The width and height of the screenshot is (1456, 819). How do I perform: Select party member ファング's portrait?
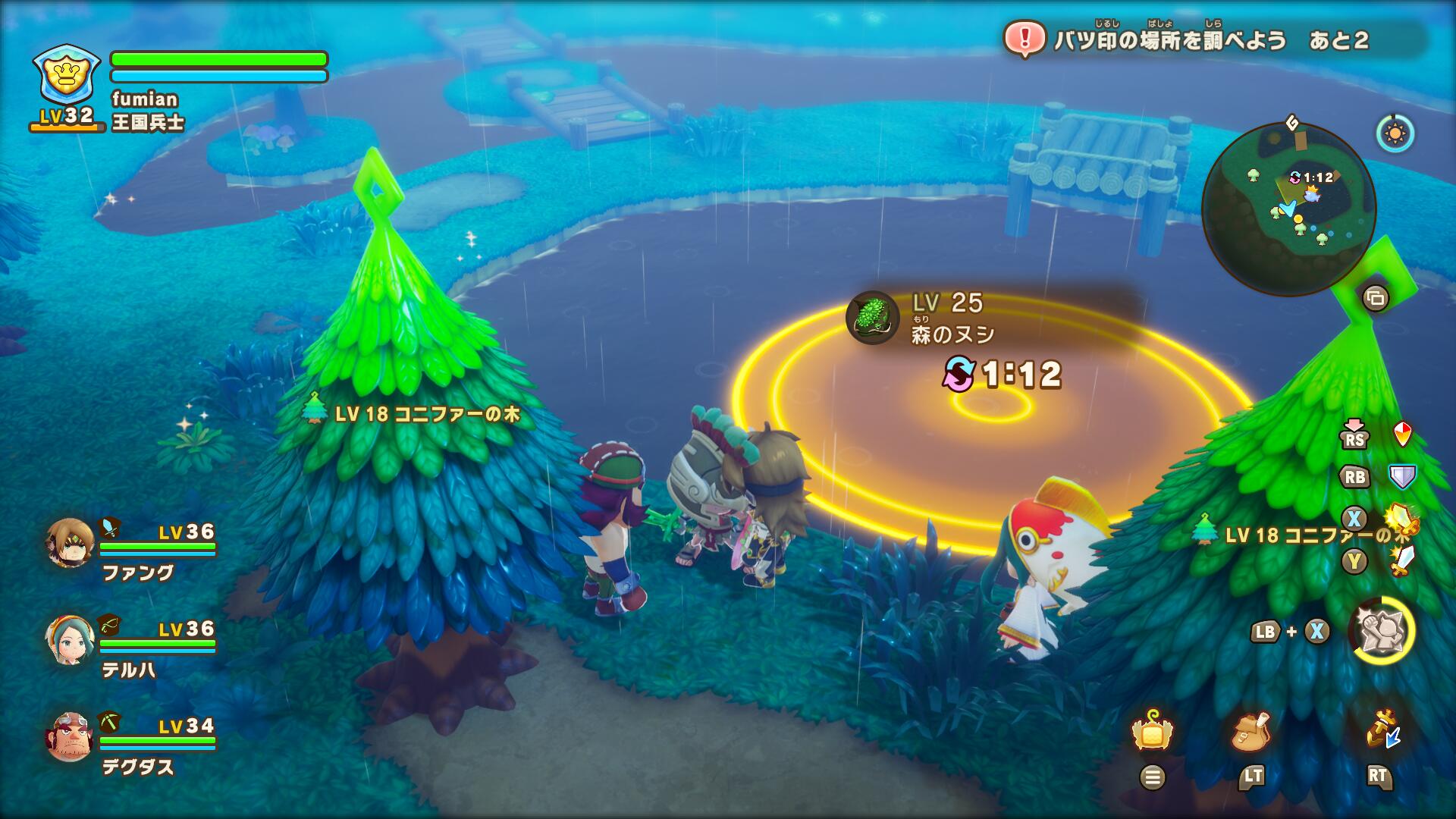(70, 543)
